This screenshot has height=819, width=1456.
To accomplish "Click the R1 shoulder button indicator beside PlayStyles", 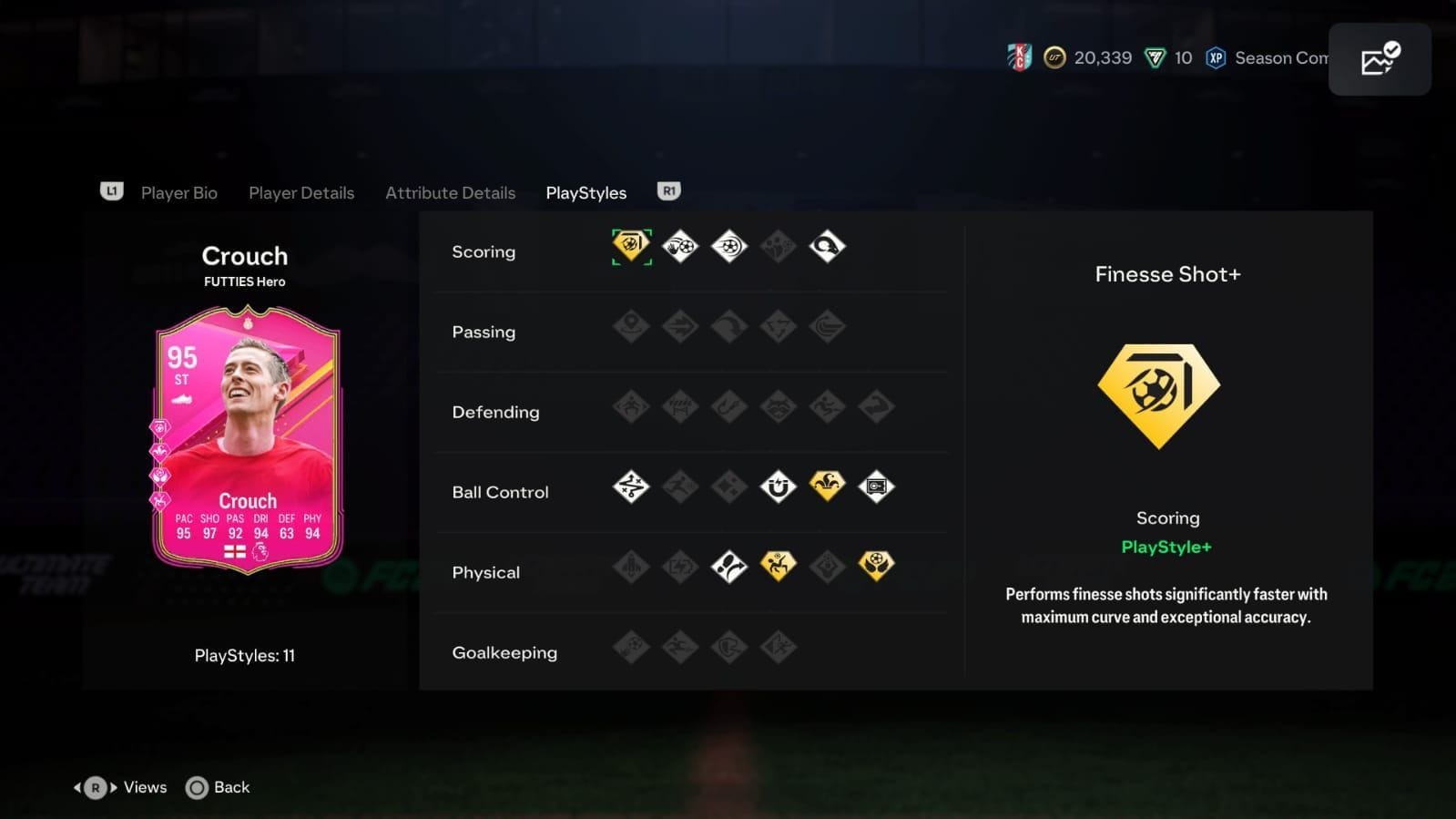I will pos(669,191).
